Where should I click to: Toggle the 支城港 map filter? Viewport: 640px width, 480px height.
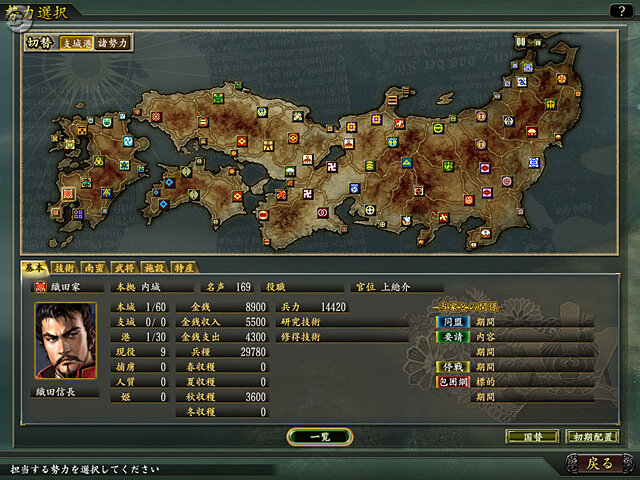pyautogui.click(x=75, y=43)
